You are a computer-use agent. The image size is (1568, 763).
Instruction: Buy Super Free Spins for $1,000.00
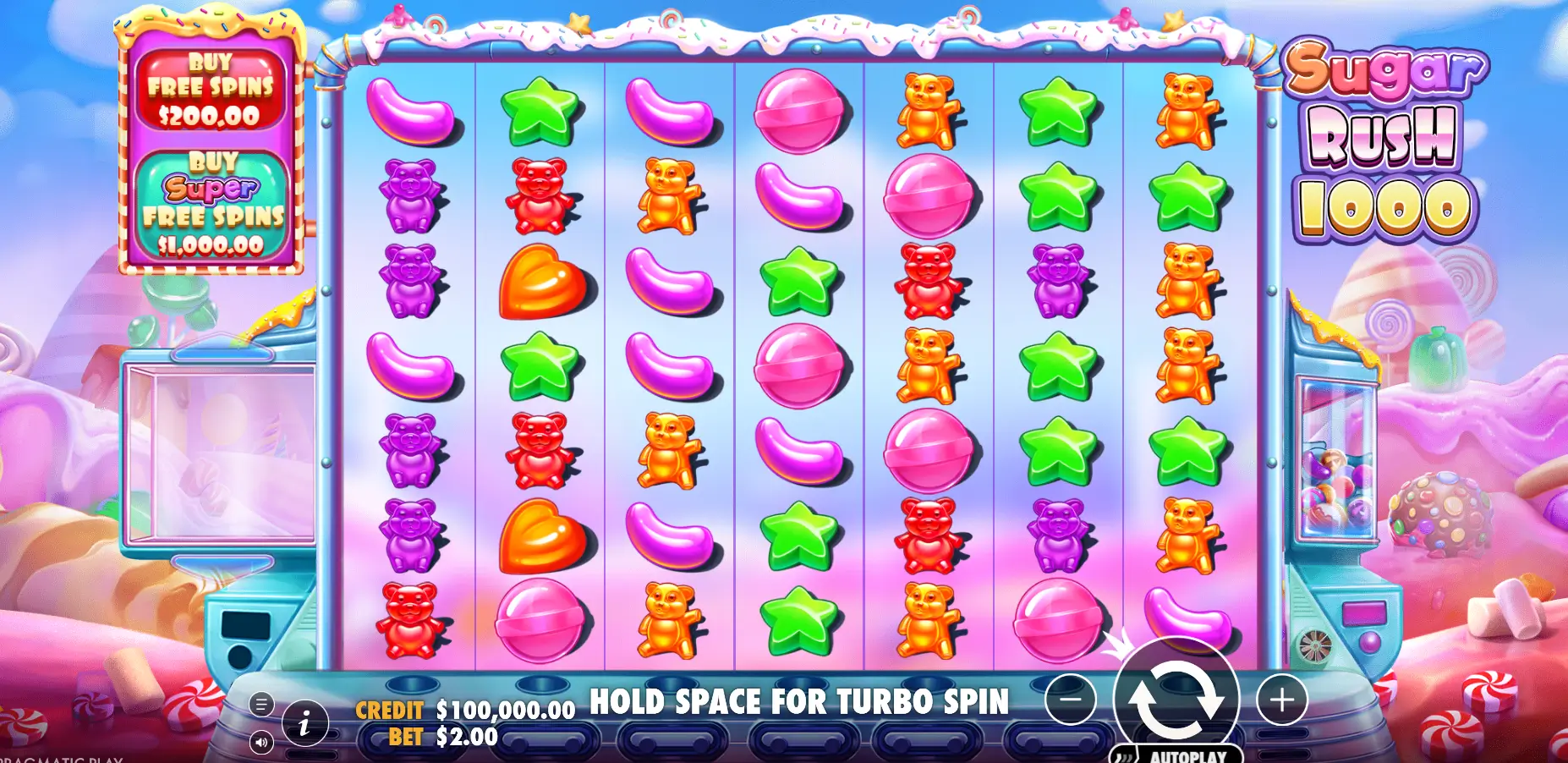coord(211,206)
